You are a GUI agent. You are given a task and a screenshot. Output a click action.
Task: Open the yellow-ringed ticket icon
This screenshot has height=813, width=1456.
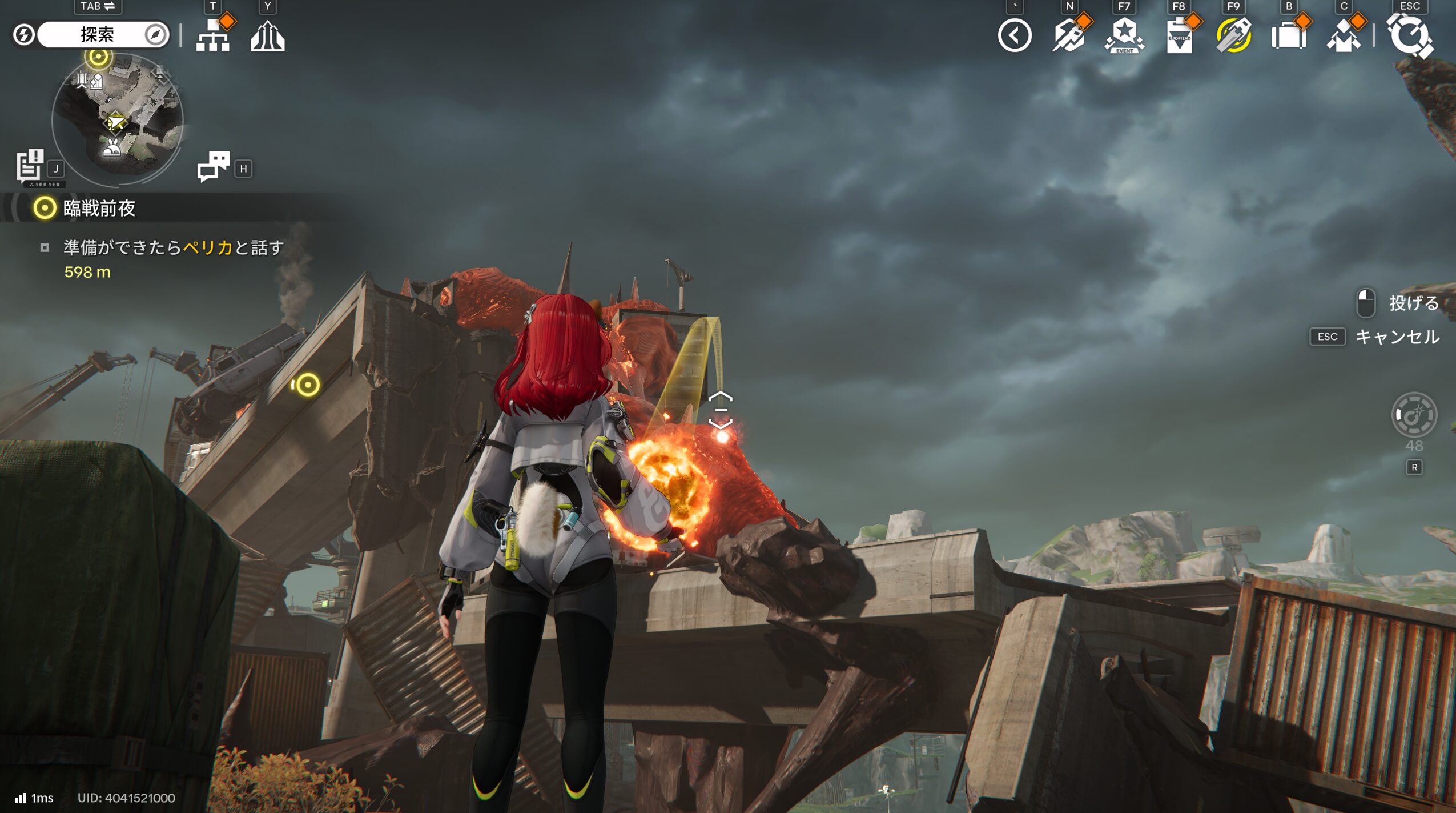1234,35
